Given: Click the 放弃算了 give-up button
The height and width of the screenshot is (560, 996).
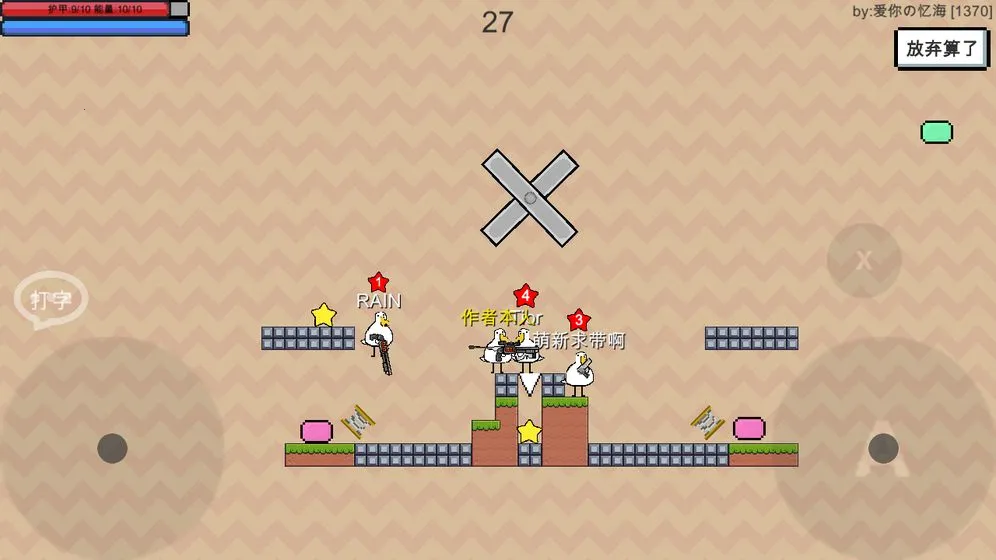Looking at the screenshot, I should 941,48.
